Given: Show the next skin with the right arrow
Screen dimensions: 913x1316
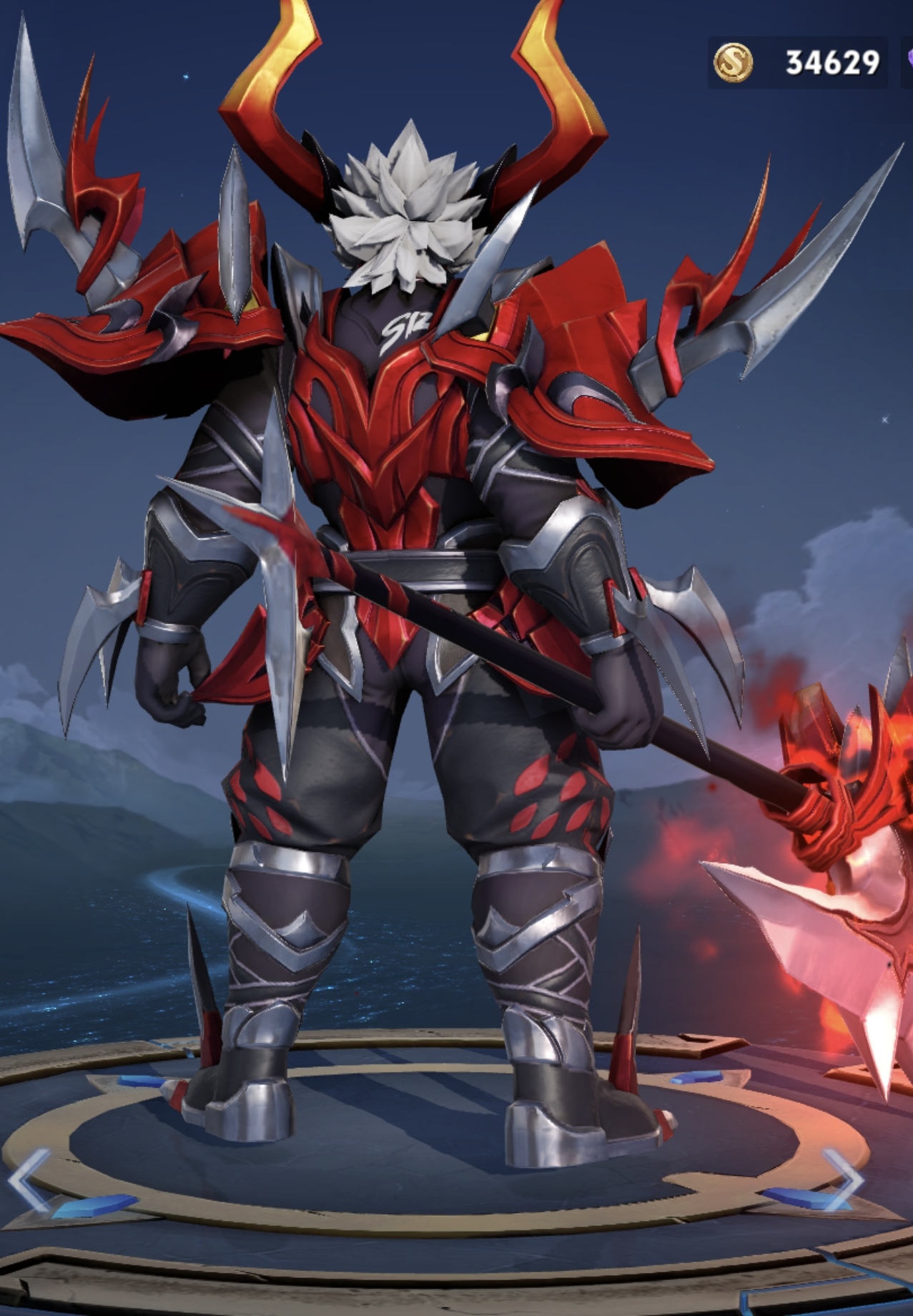Looking at the screenshot, I should point(844,1179).
